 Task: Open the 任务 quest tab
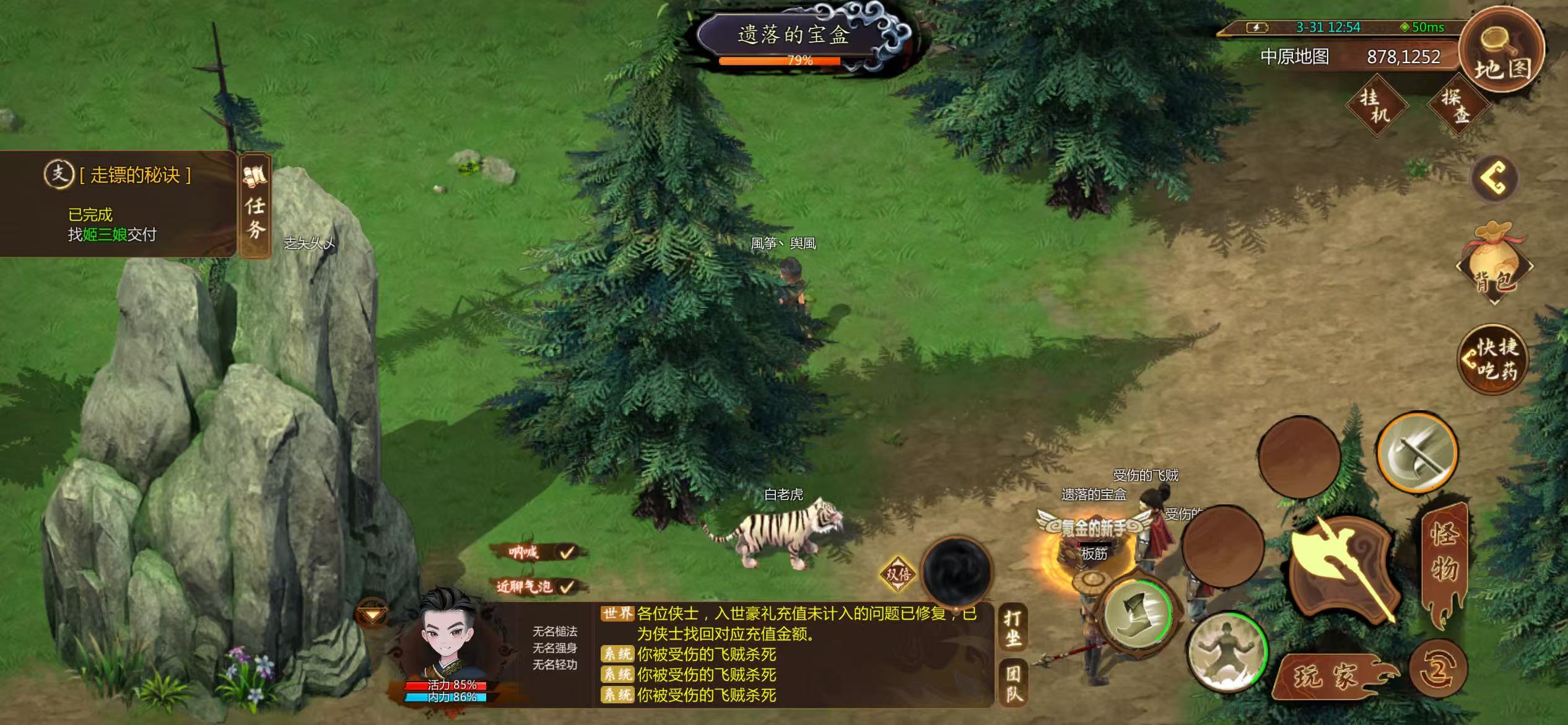pos(255,206)
